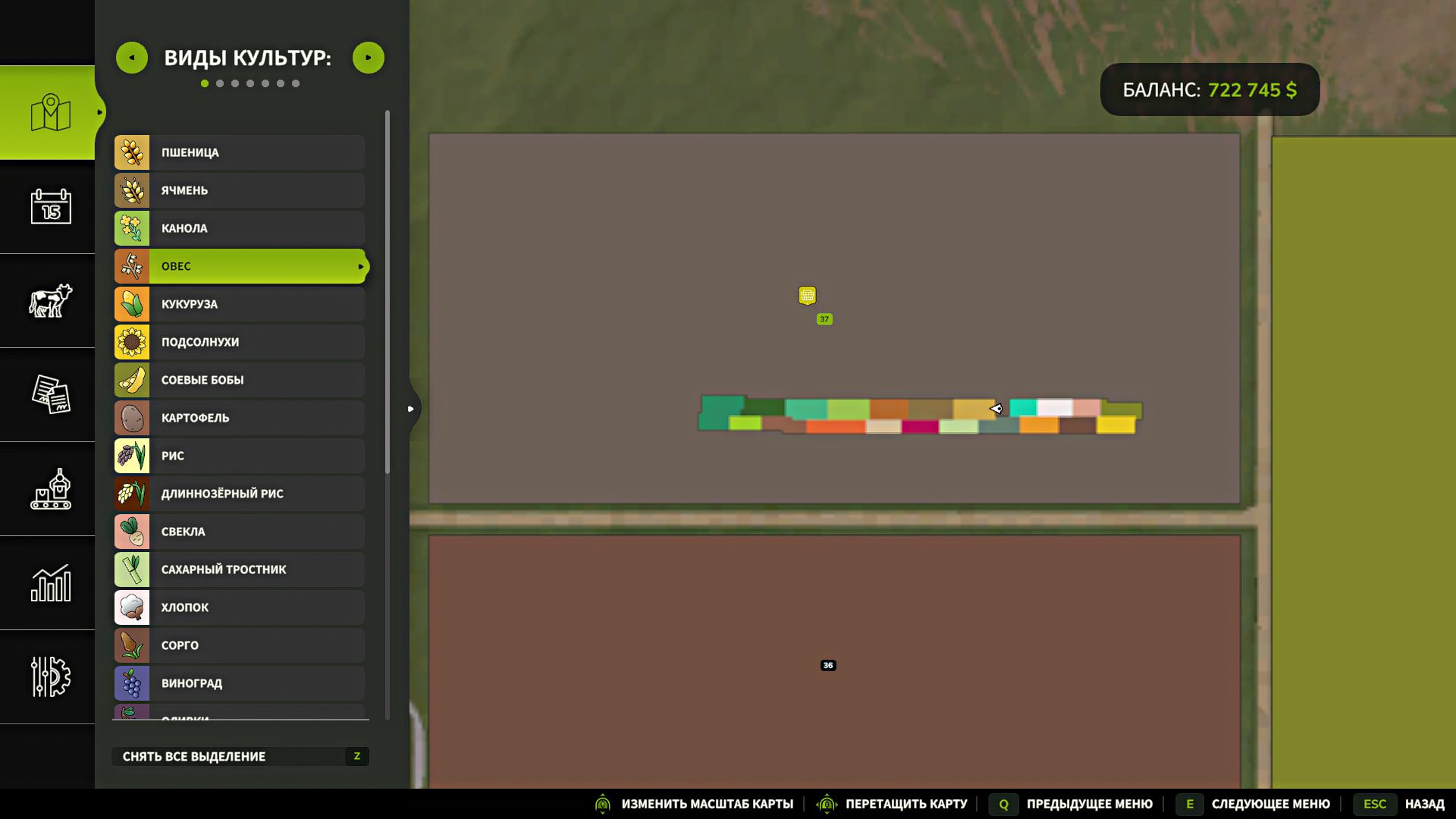Click the wheat icon next to ПШЕНИЦА
Viewport: 1456px width, 819px height.
(x=132, y=152)
